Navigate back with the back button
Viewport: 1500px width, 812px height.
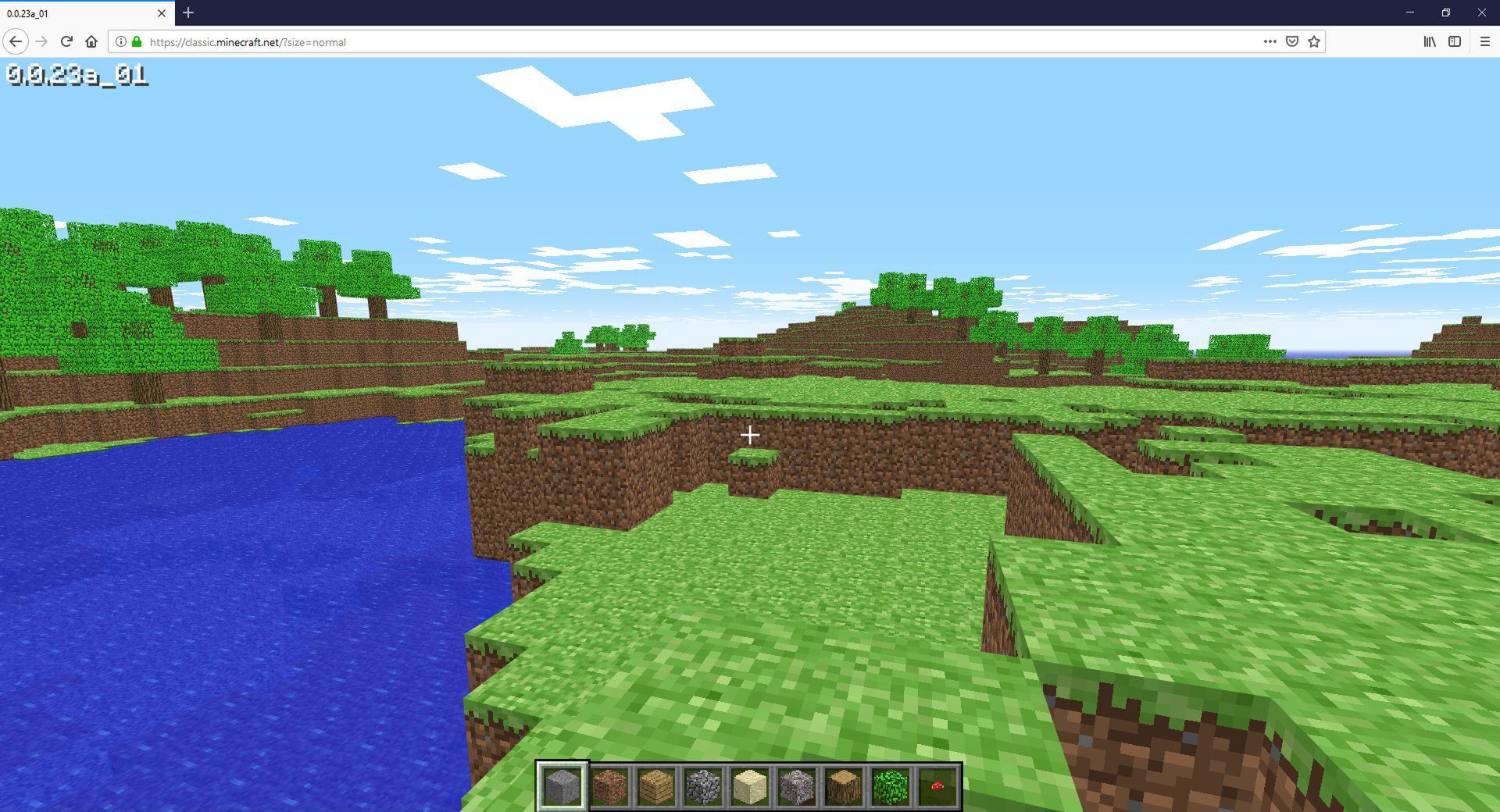point(16,42)
